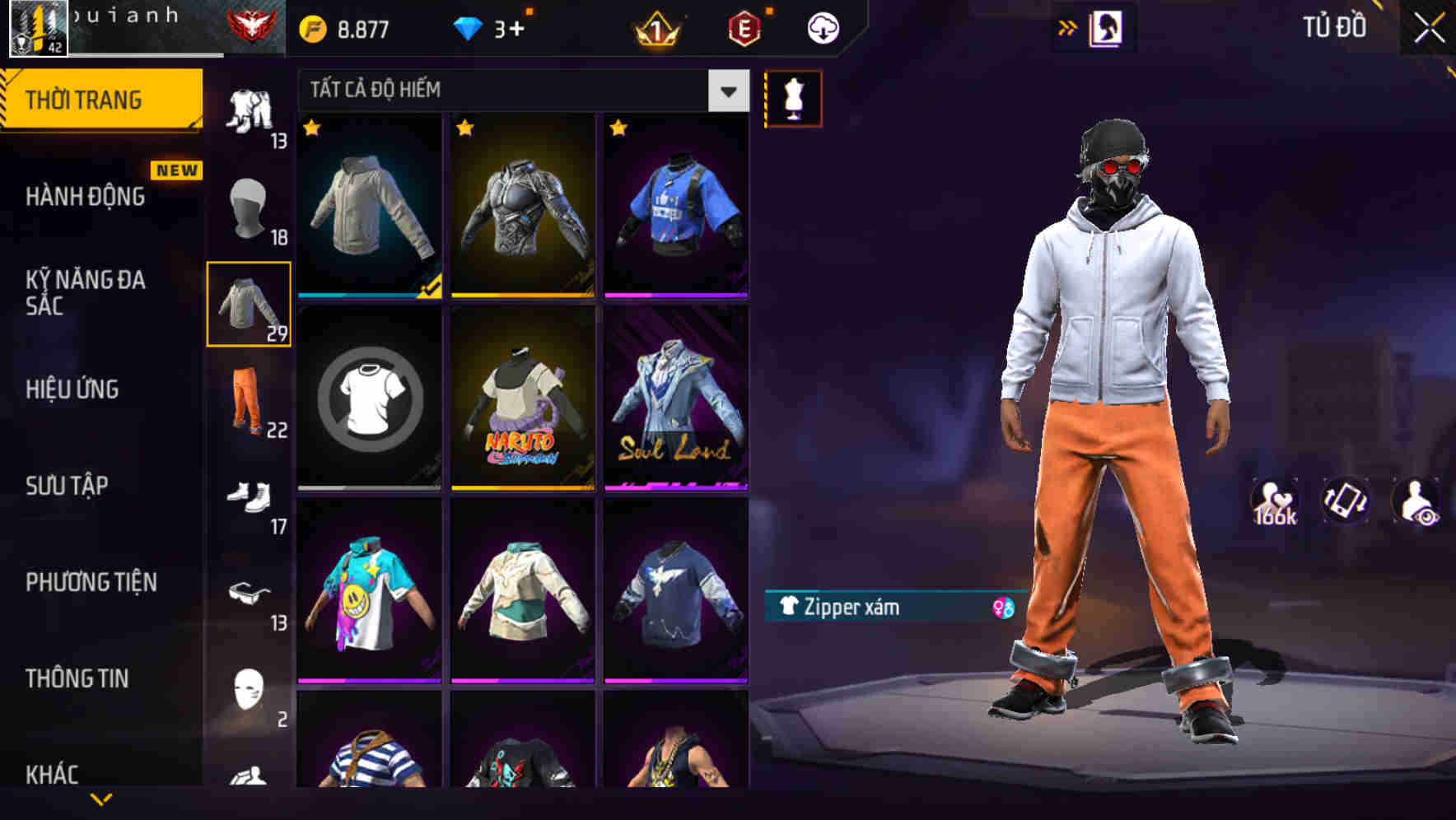Open the THÔNG TIN menu item
This screenshot has width=1456, height=820.
click(x=76, y=678)
